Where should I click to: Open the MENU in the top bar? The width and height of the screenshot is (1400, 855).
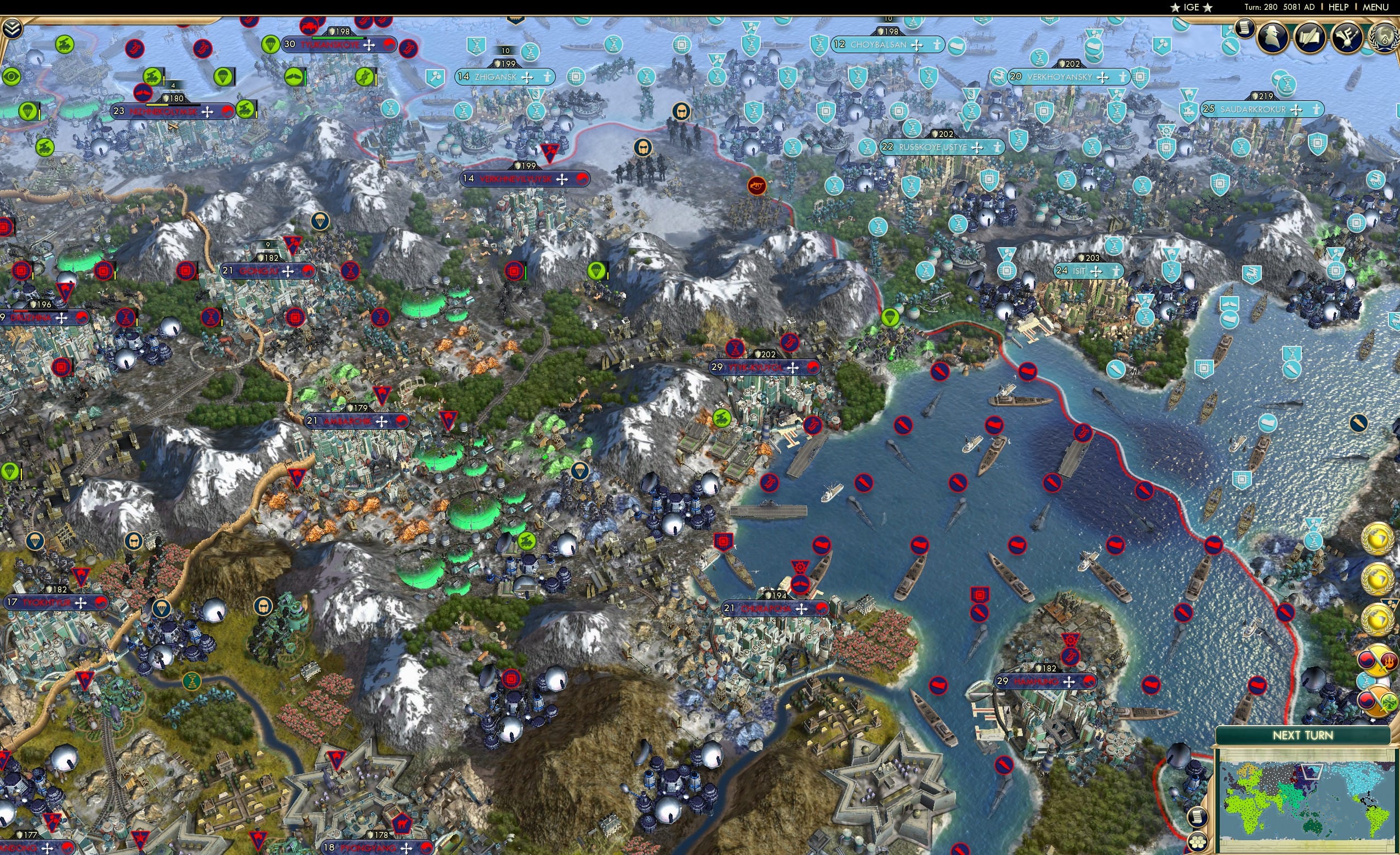[1375, 7]
